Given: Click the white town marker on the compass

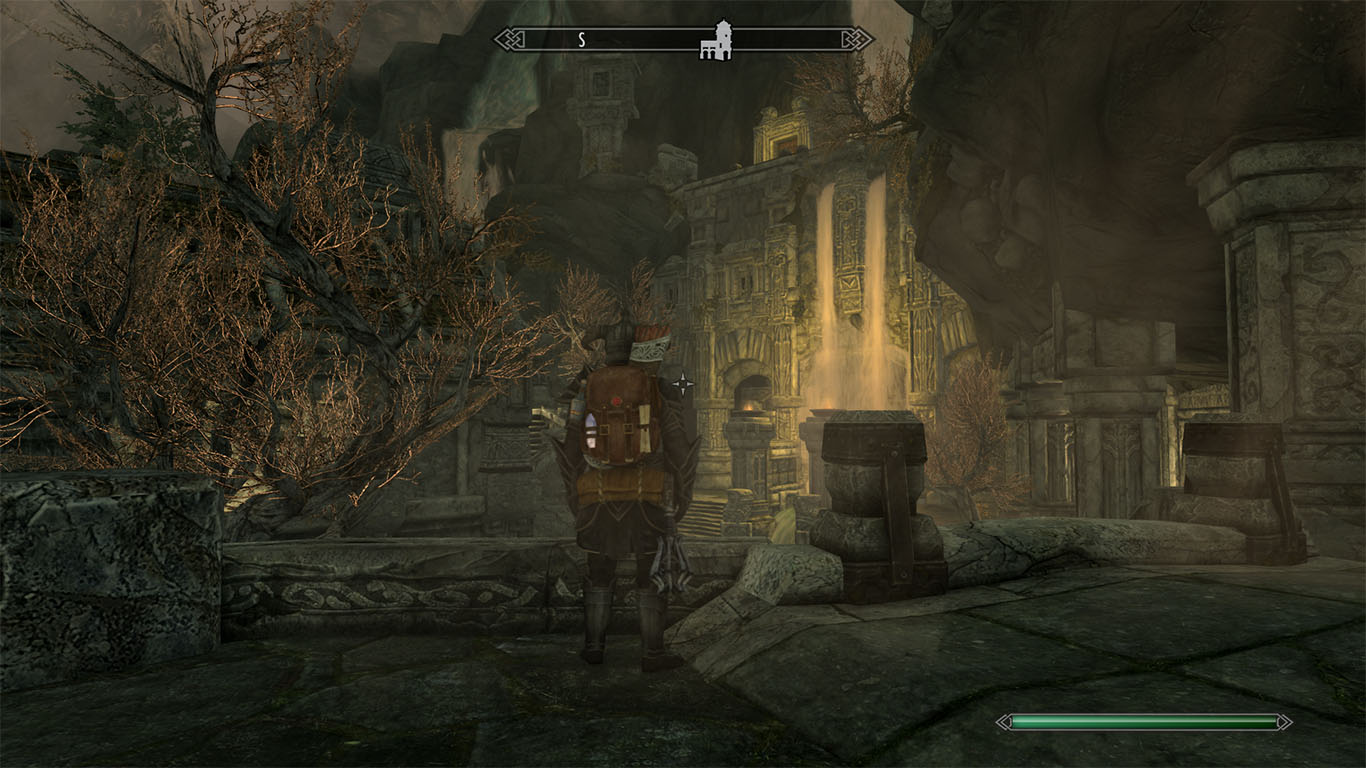Looking at the screenshot, I should [x=717, y=39].
